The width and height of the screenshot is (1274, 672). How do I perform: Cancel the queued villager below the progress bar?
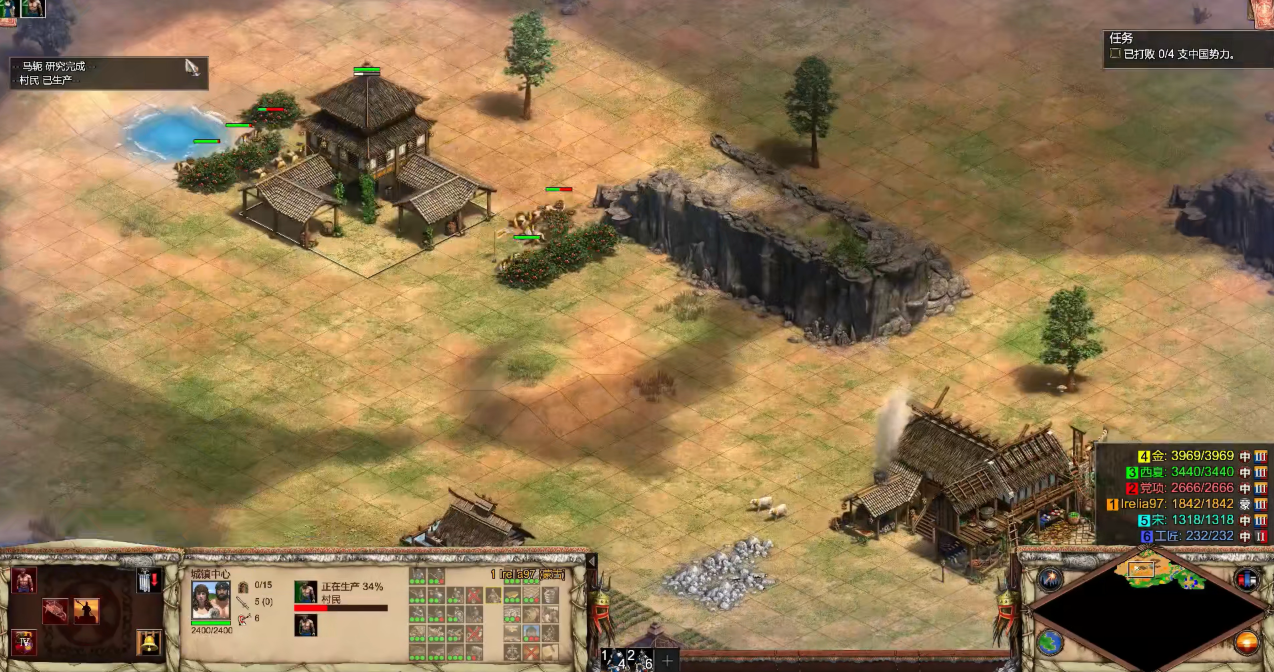305,626
